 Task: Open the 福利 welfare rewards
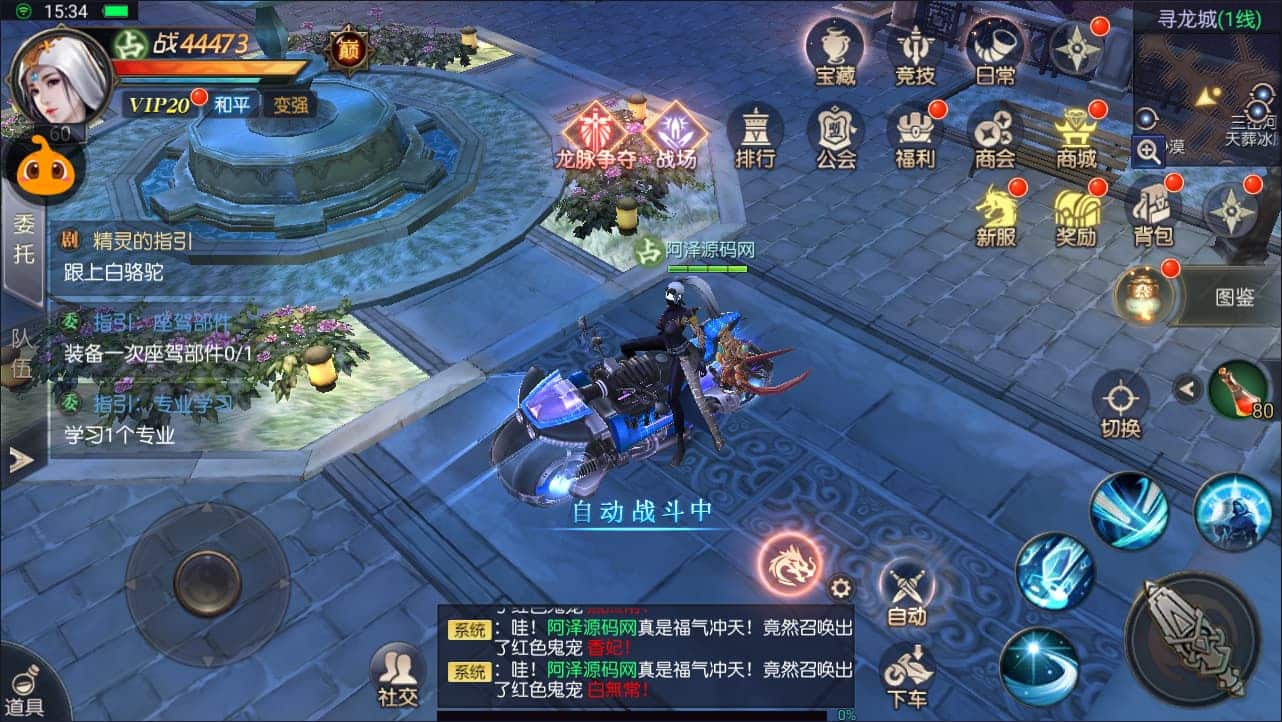pos(915,136)
